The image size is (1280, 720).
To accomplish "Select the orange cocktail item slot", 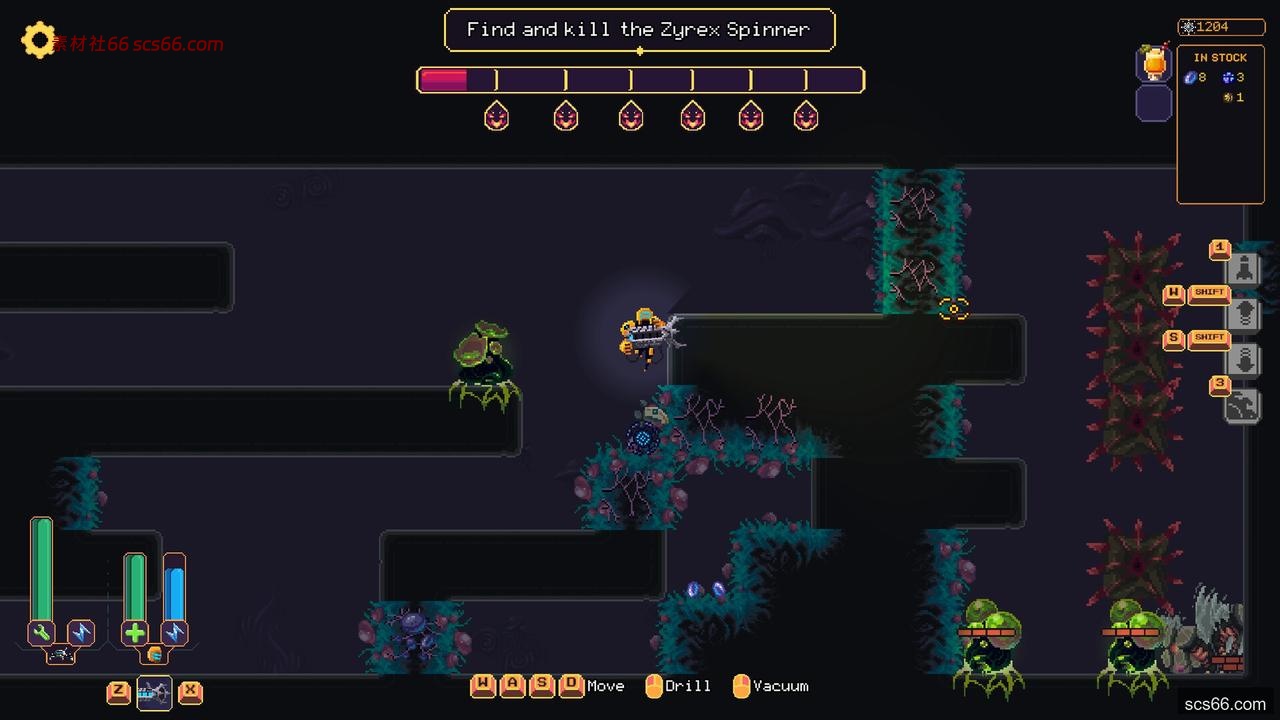I will pyautogui.click(x=1154, y=62).
